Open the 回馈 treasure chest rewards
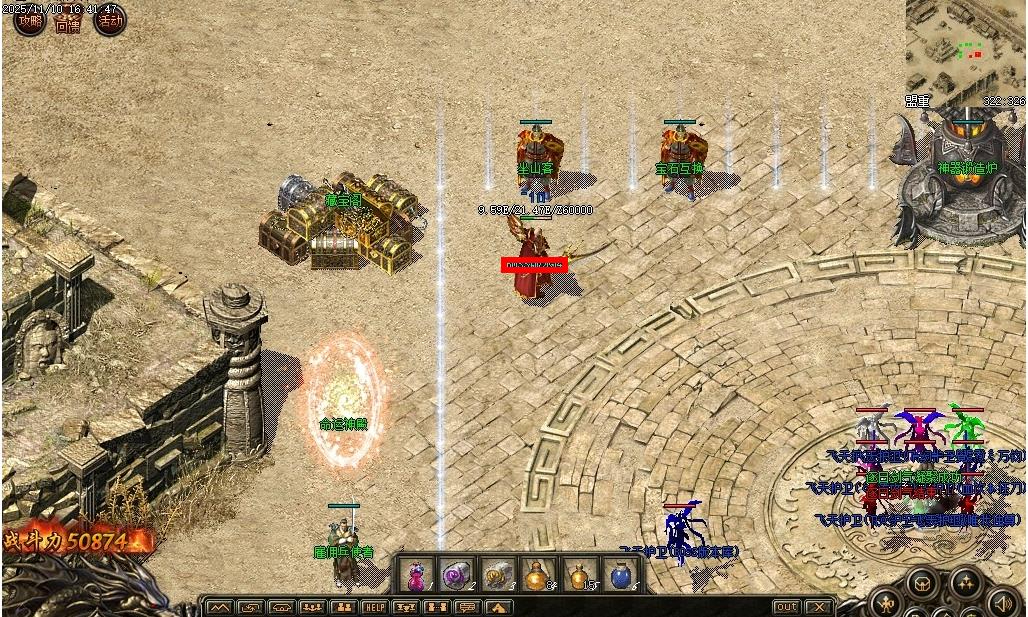The image size is (1028, 617). (69, 20)
